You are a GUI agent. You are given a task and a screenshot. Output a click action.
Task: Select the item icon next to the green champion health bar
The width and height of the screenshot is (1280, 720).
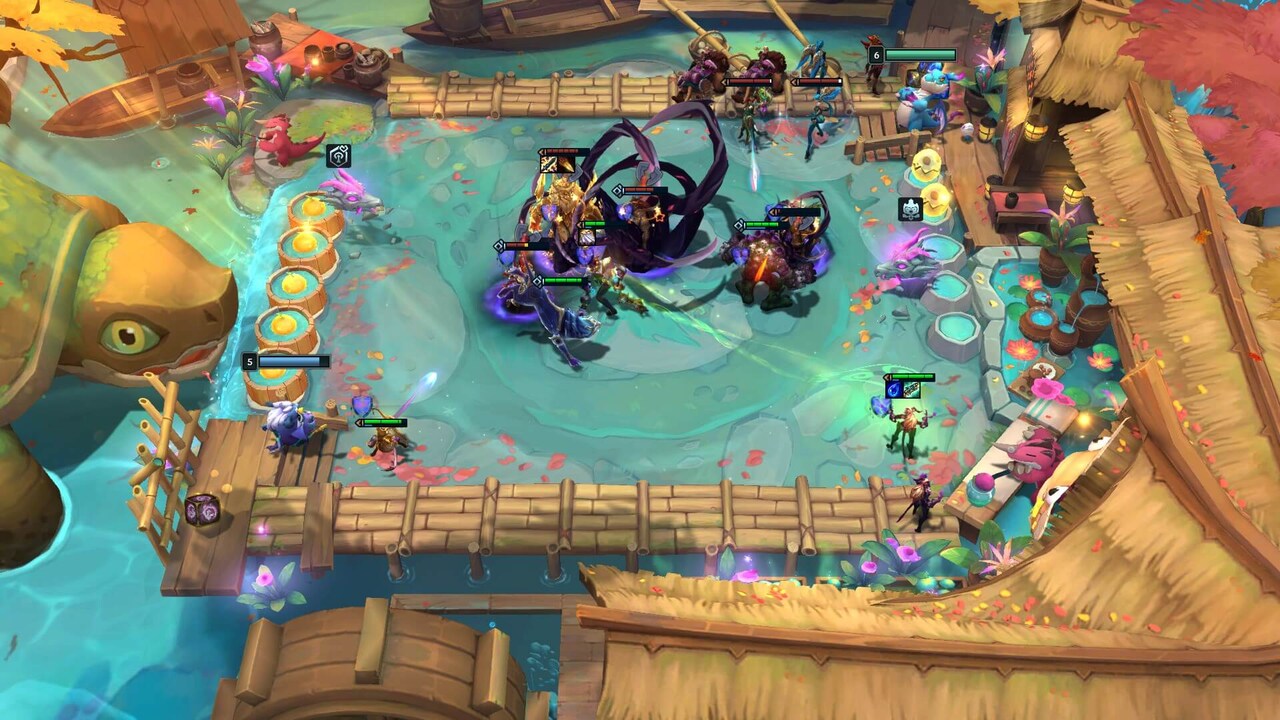click(589, 236)
